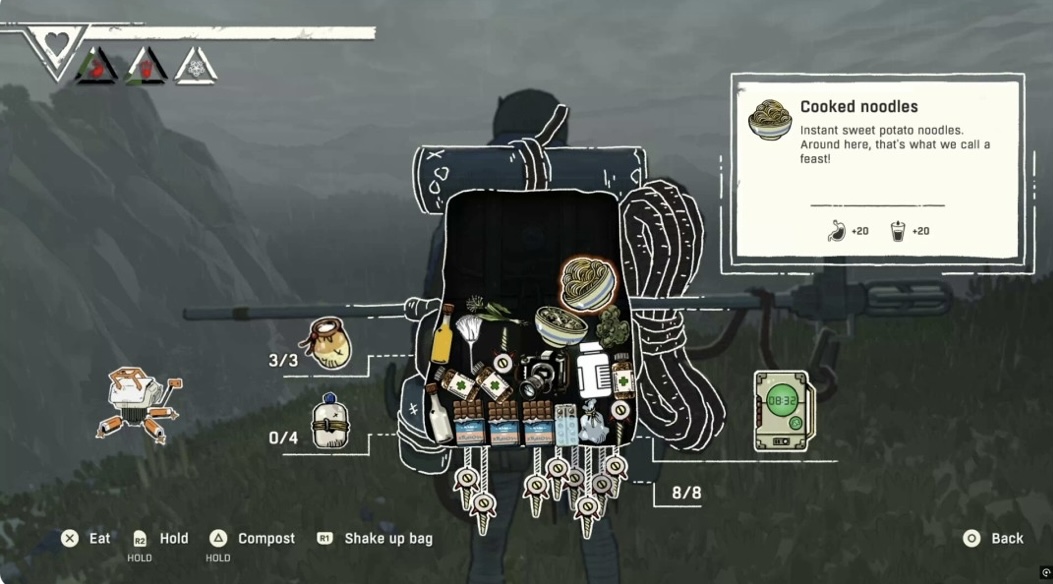Pick the yellow oil bottle in the bag
1053x584 pixels.
click(442, 338)
